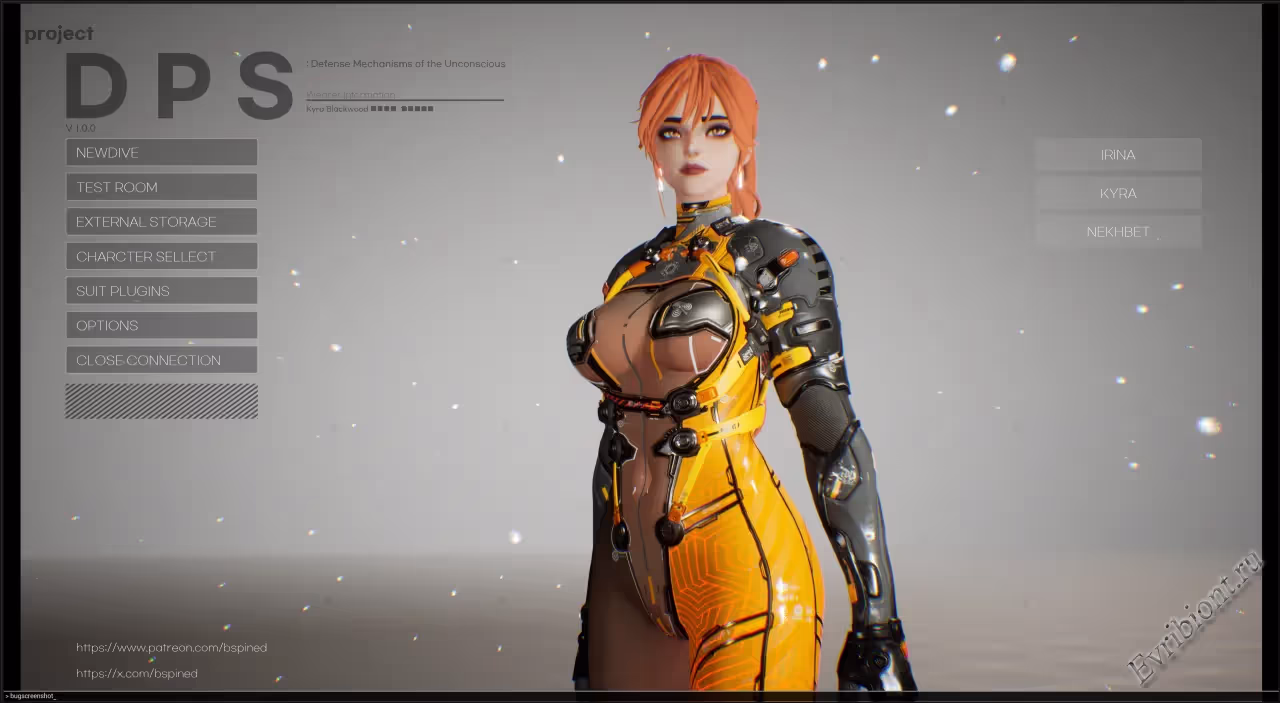This screenshot has height=703, width=1280.
Task: Select the Irina character
Action: click(1118, 155)
